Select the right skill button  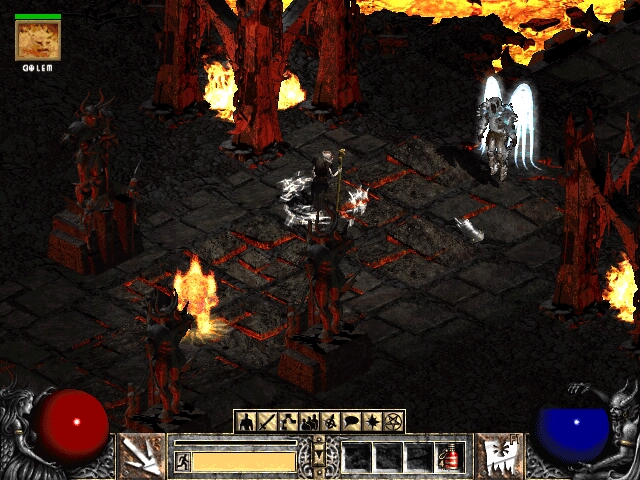click(x=496, y=455)
